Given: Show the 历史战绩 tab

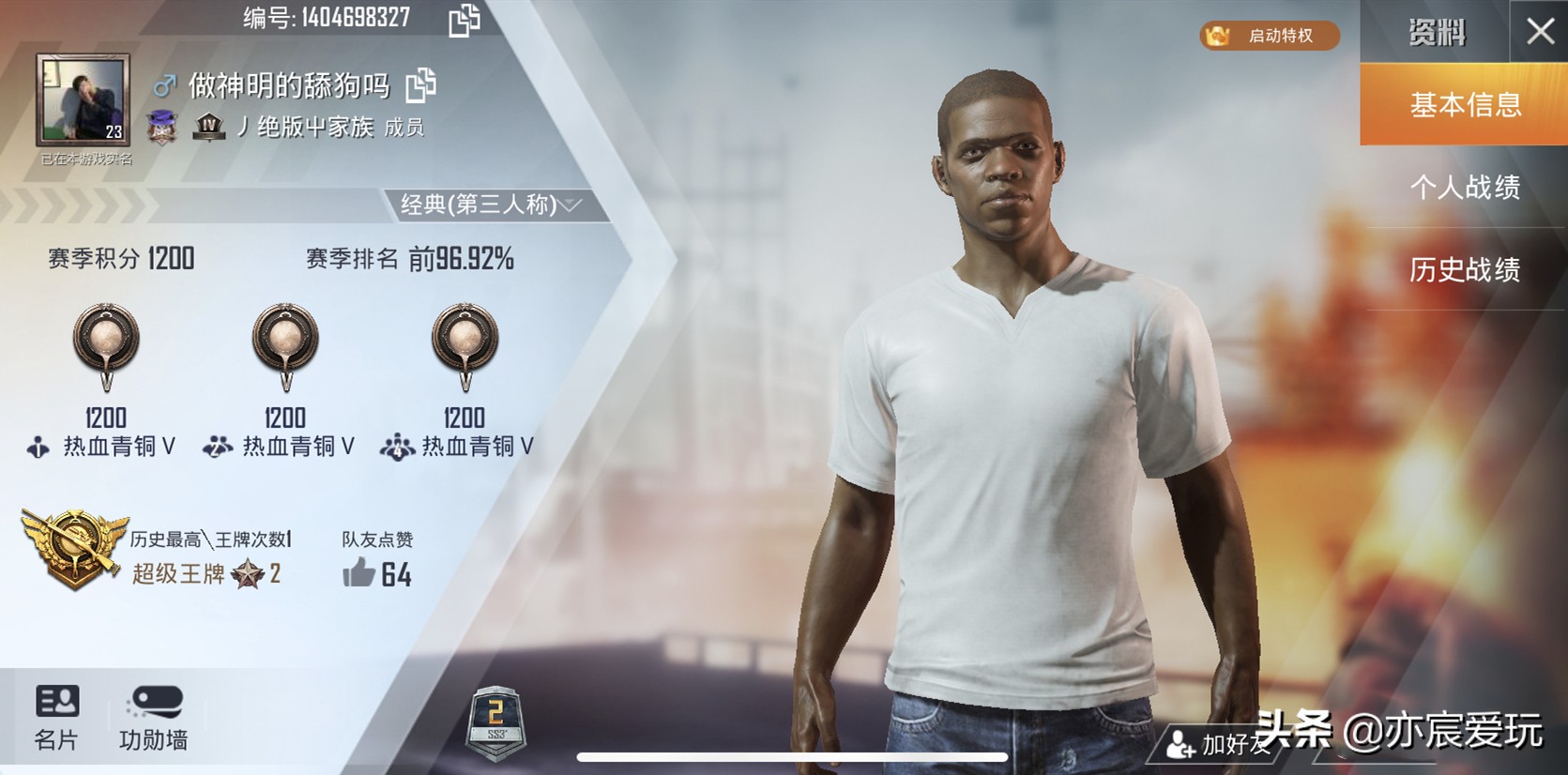Looking at the screenshot, I should (1464, 270).
